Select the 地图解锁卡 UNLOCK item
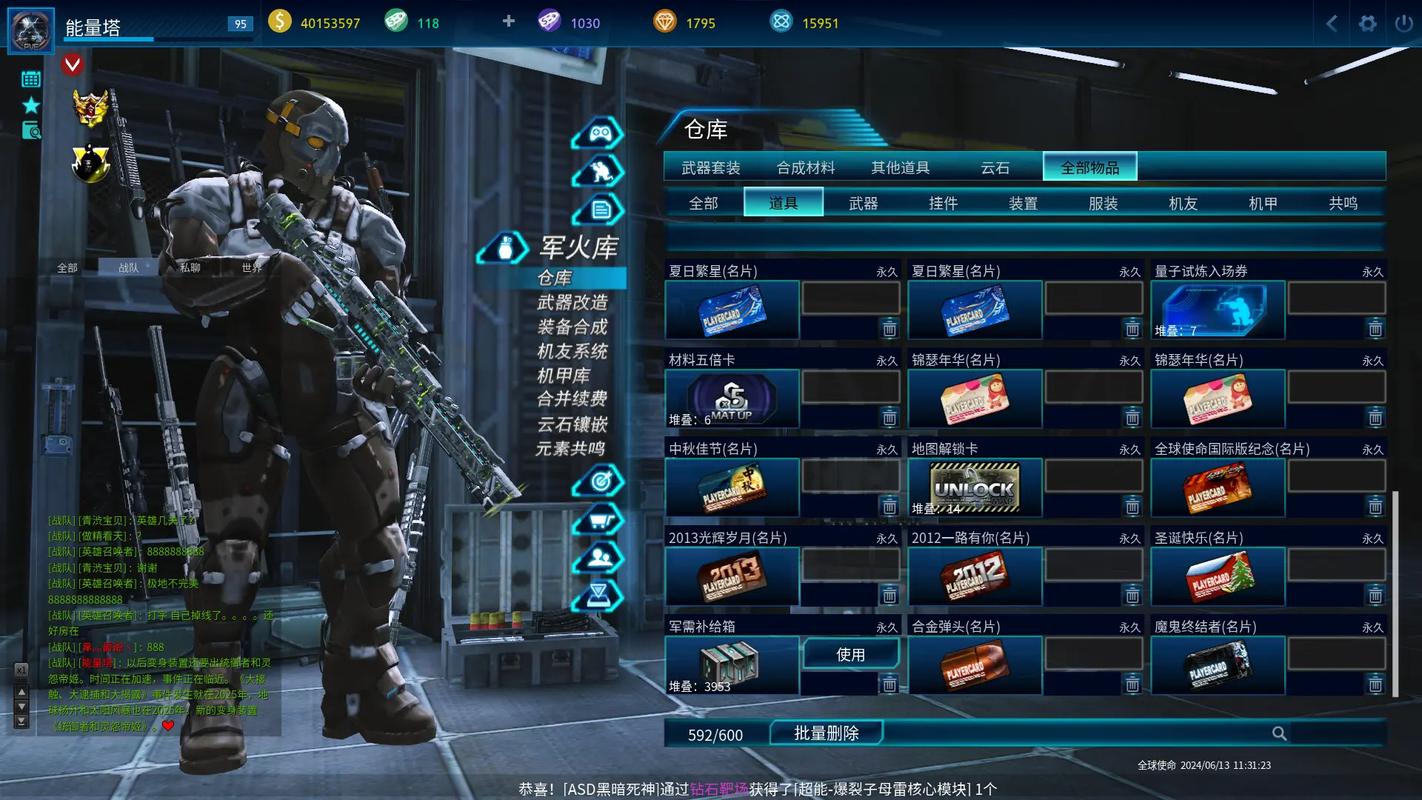 pos(975,488)
